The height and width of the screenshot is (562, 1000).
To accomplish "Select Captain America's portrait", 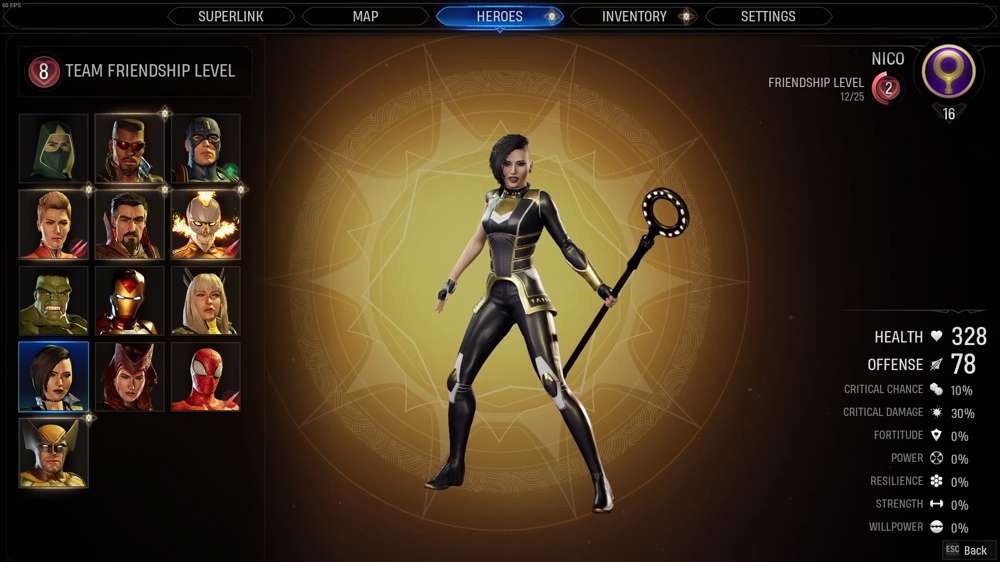I will pyautogui.click(x=206, y=148).
